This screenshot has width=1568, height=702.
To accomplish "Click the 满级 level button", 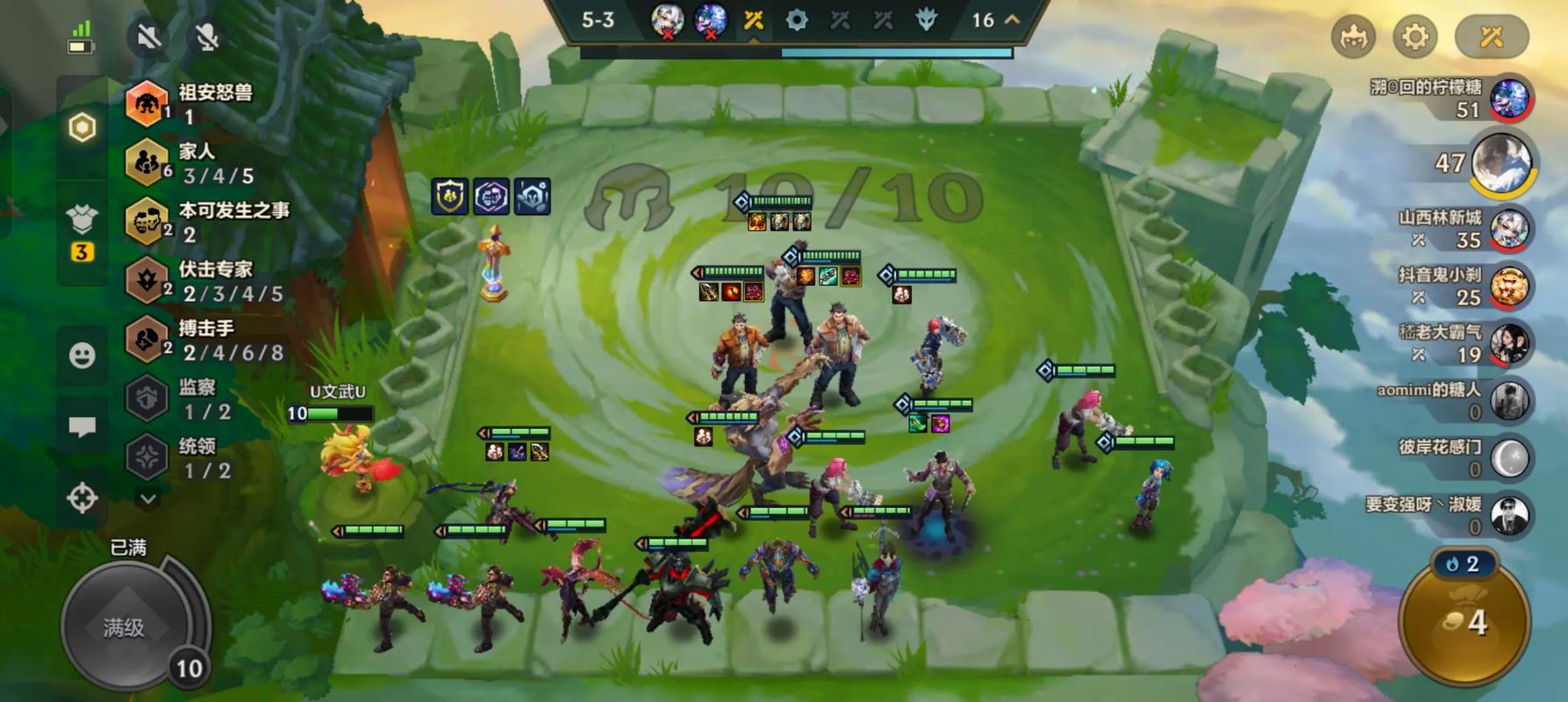I will [x=125, y=627].
